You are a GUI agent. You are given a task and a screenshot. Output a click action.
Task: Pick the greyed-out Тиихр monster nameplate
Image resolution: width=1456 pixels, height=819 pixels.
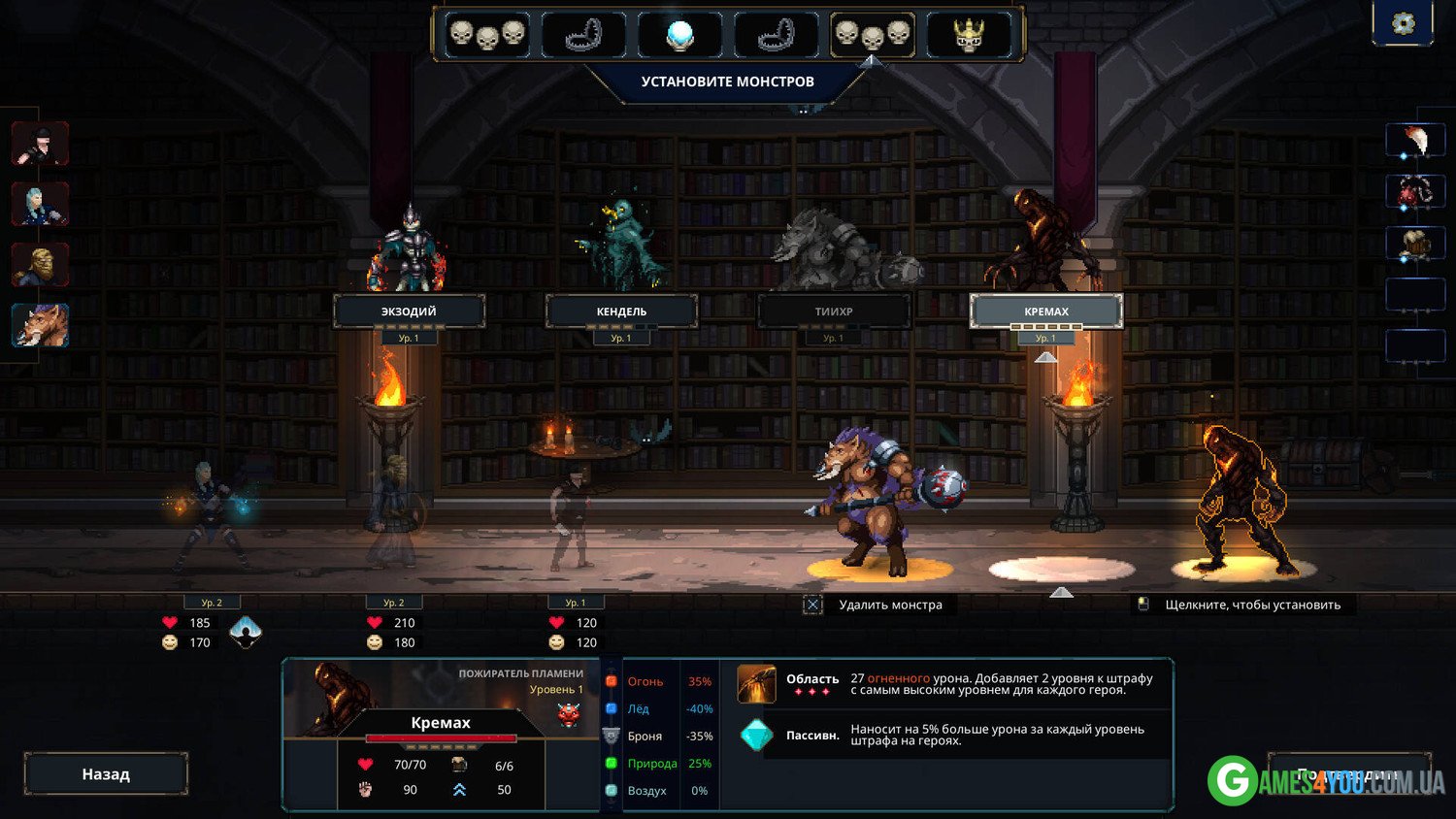[834, 311]
